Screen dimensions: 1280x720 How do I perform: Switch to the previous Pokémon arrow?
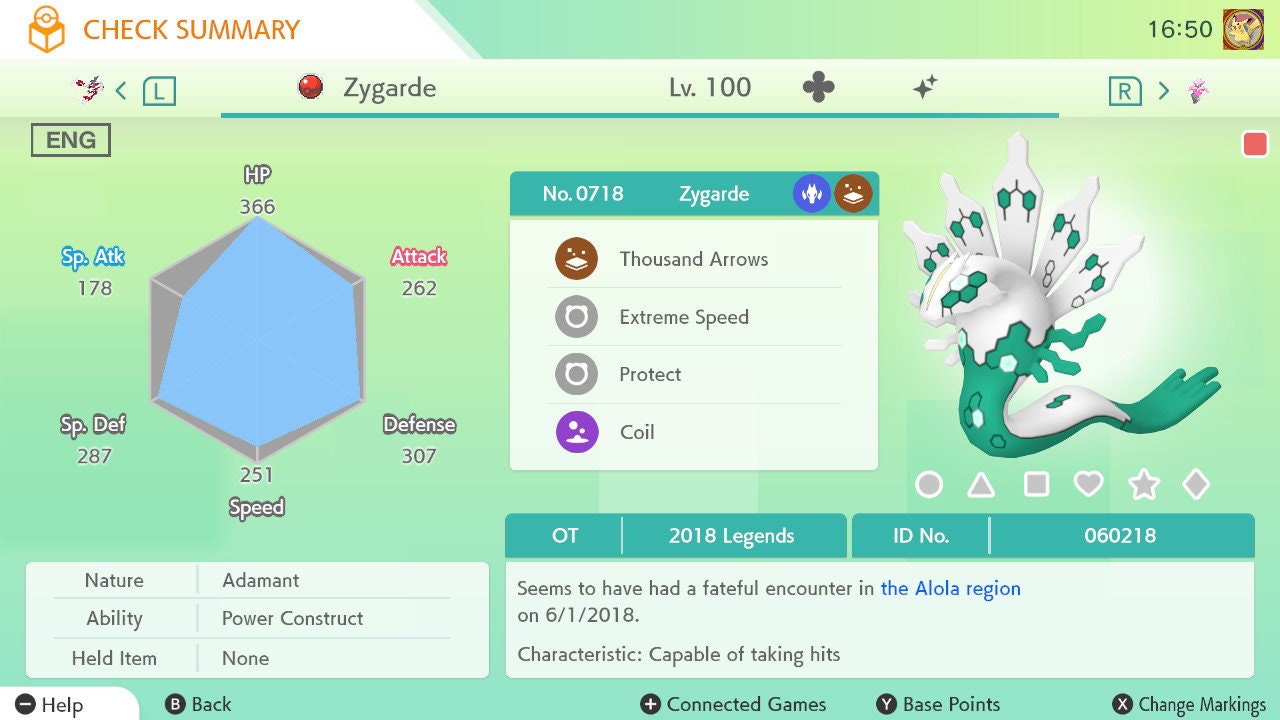coord(121,91)
